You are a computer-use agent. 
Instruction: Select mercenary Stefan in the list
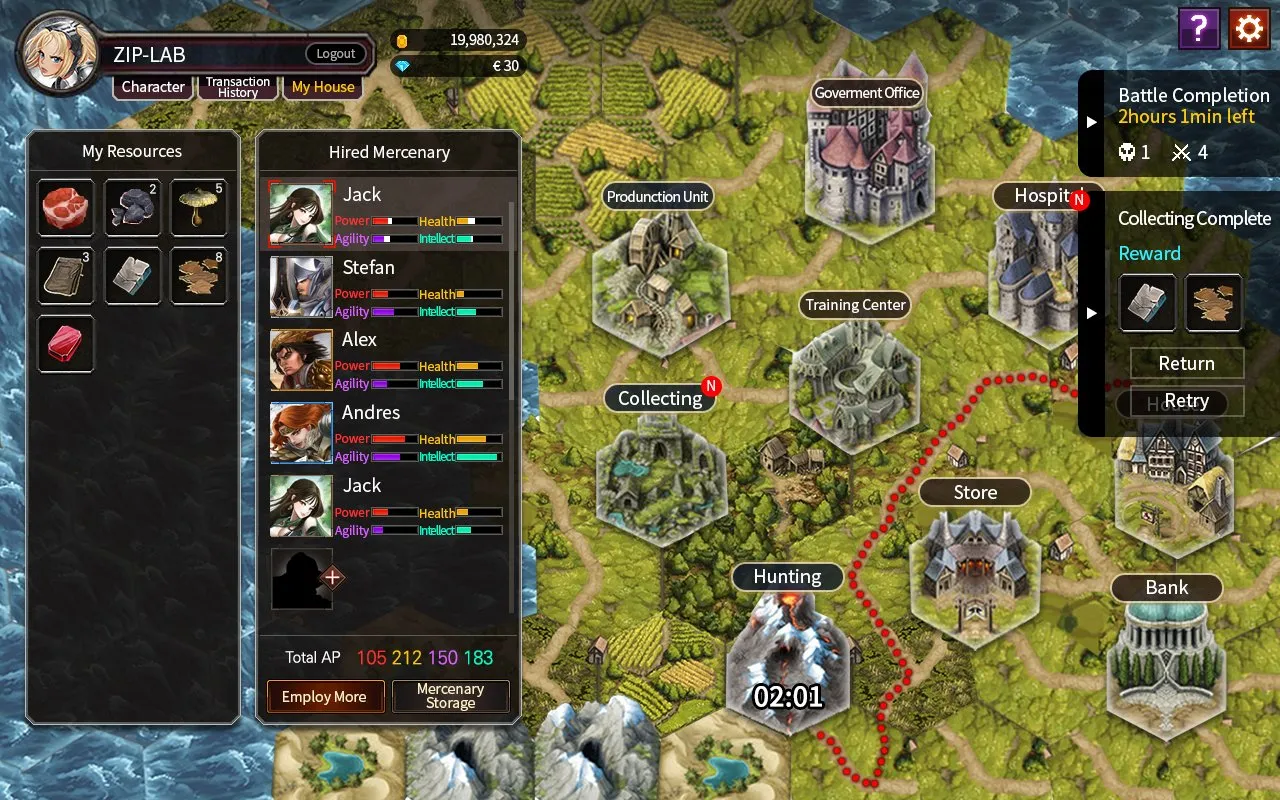click(x=388, y=287)
